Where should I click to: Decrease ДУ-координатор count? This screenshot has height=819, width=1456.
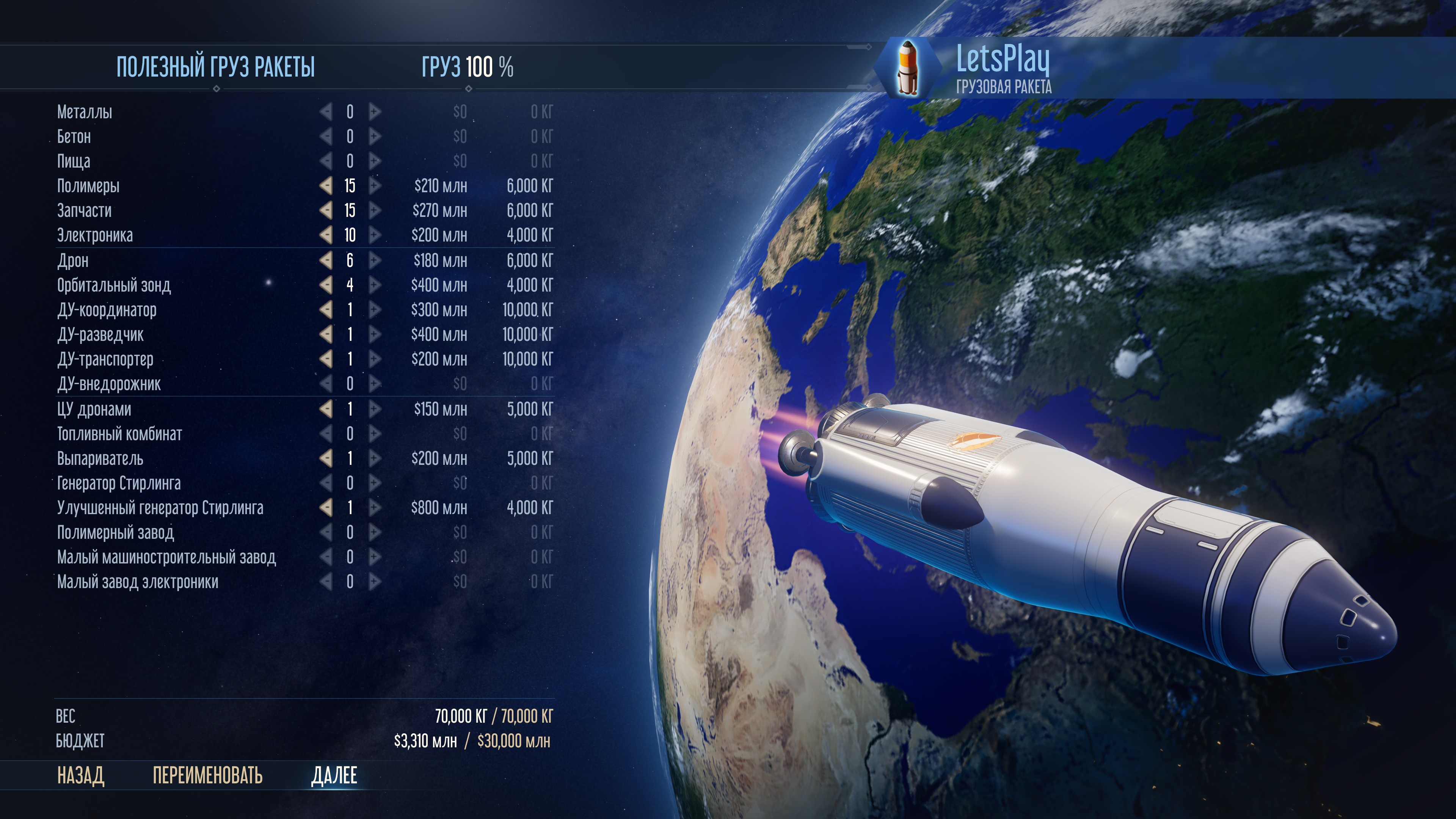(x=326, y=310)
